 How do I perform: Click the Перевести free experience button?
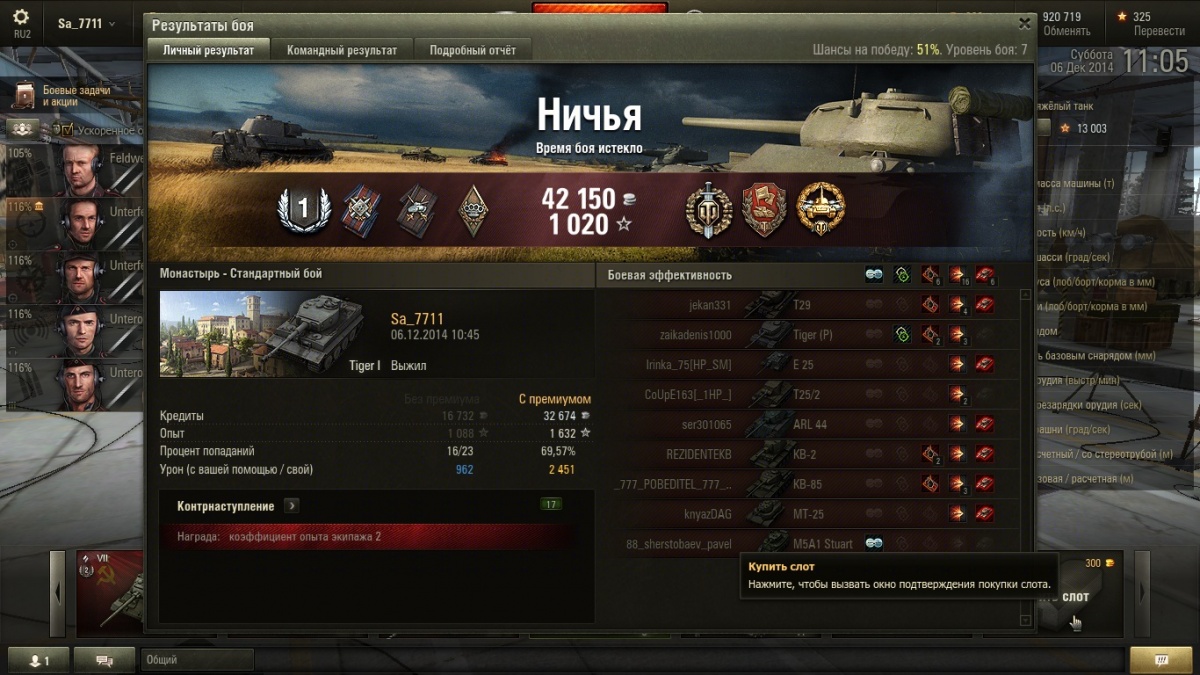[1158, 31]
